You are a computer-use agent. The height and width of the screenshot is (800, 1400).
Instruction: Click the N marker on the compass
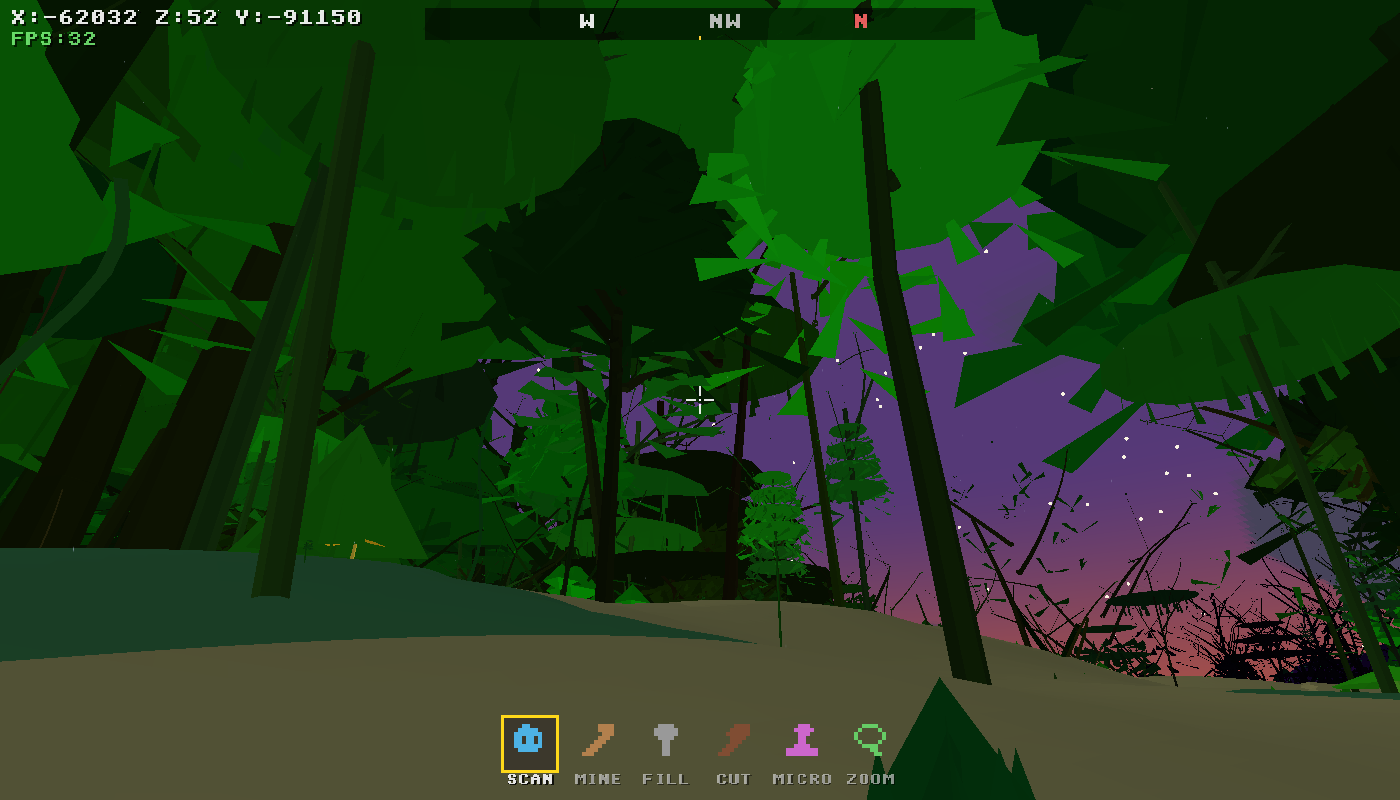(860, 21)
